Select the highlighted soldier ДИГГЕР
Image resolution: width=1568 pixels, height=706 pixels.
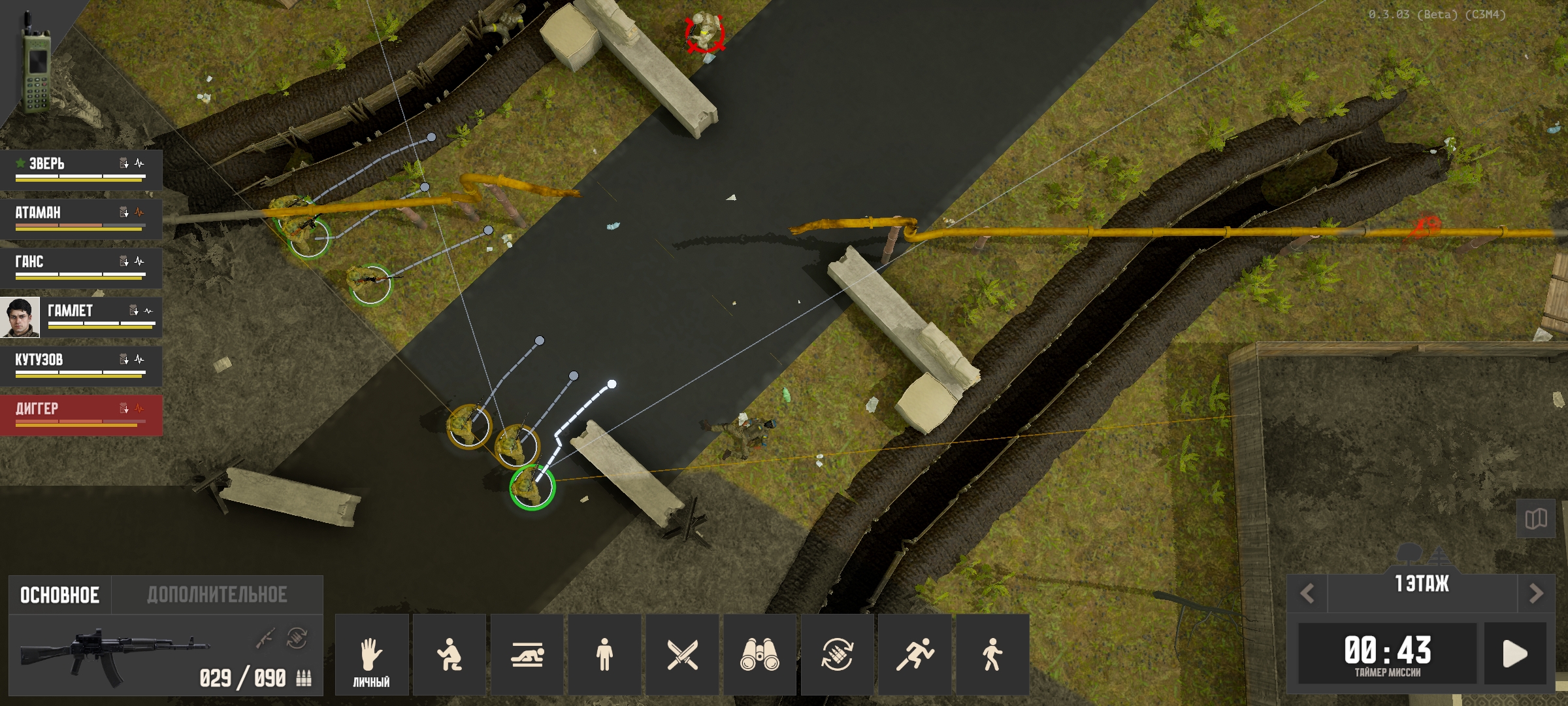click(x=80, y=414)
